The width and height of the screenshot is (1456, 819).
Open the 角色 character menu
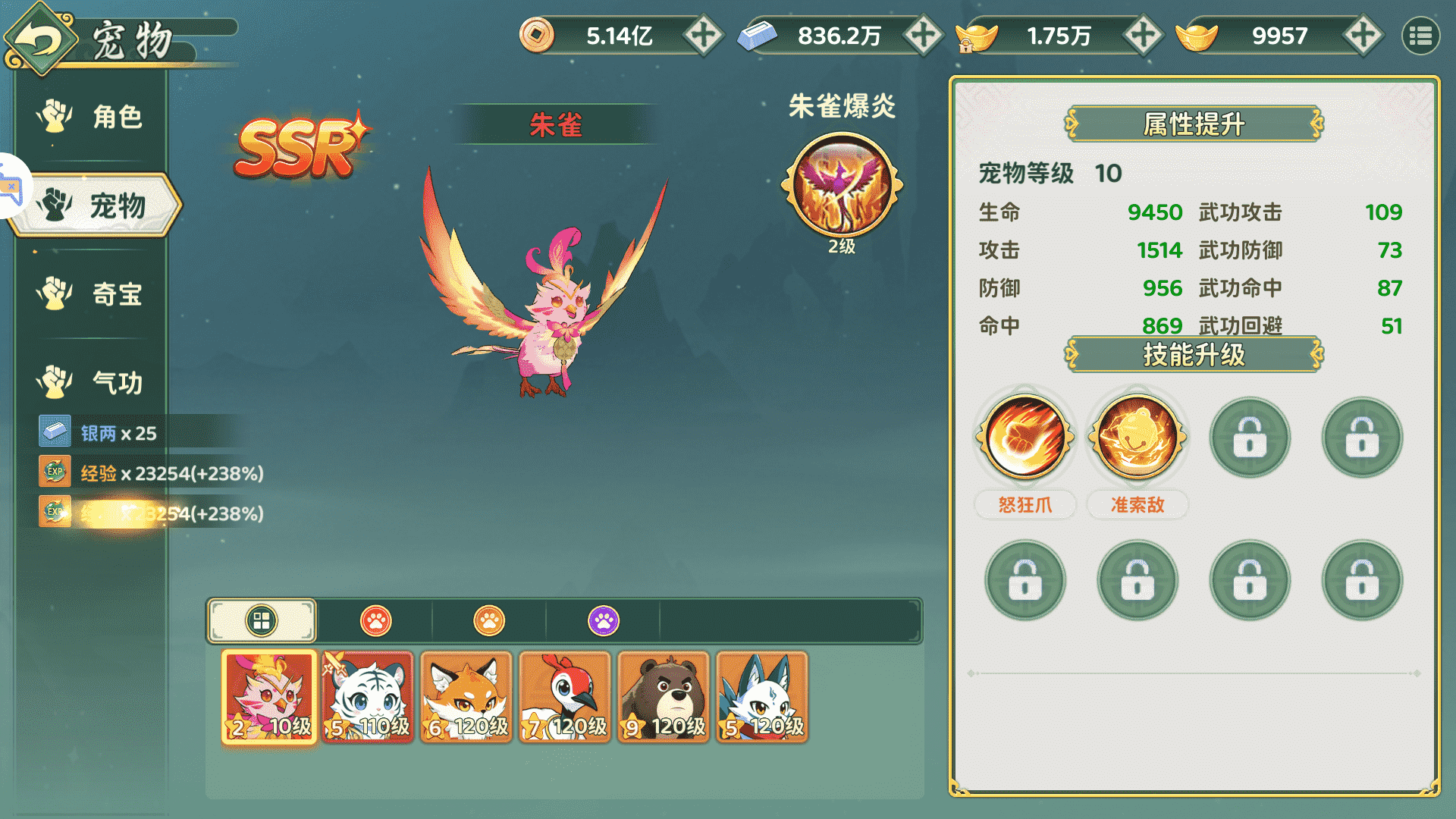pos(91,117)
